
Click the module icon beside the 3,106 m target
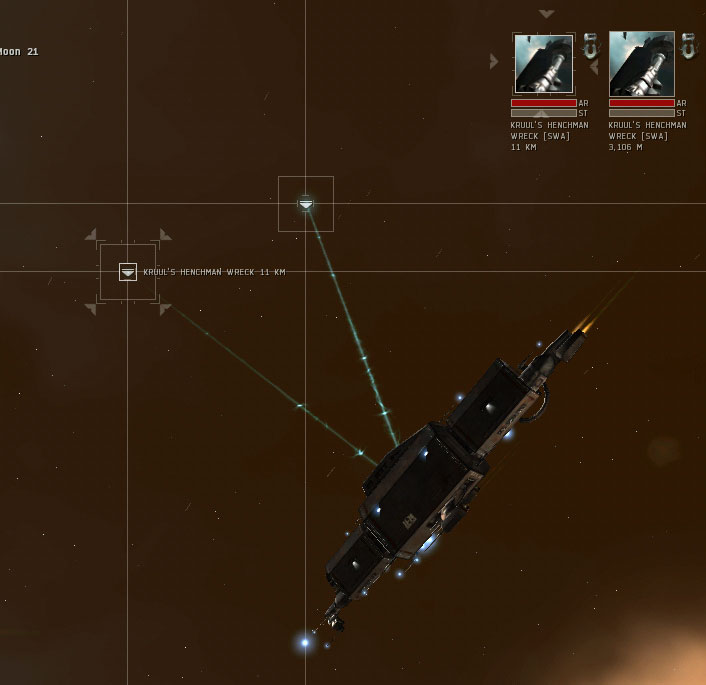click(688, 46)
